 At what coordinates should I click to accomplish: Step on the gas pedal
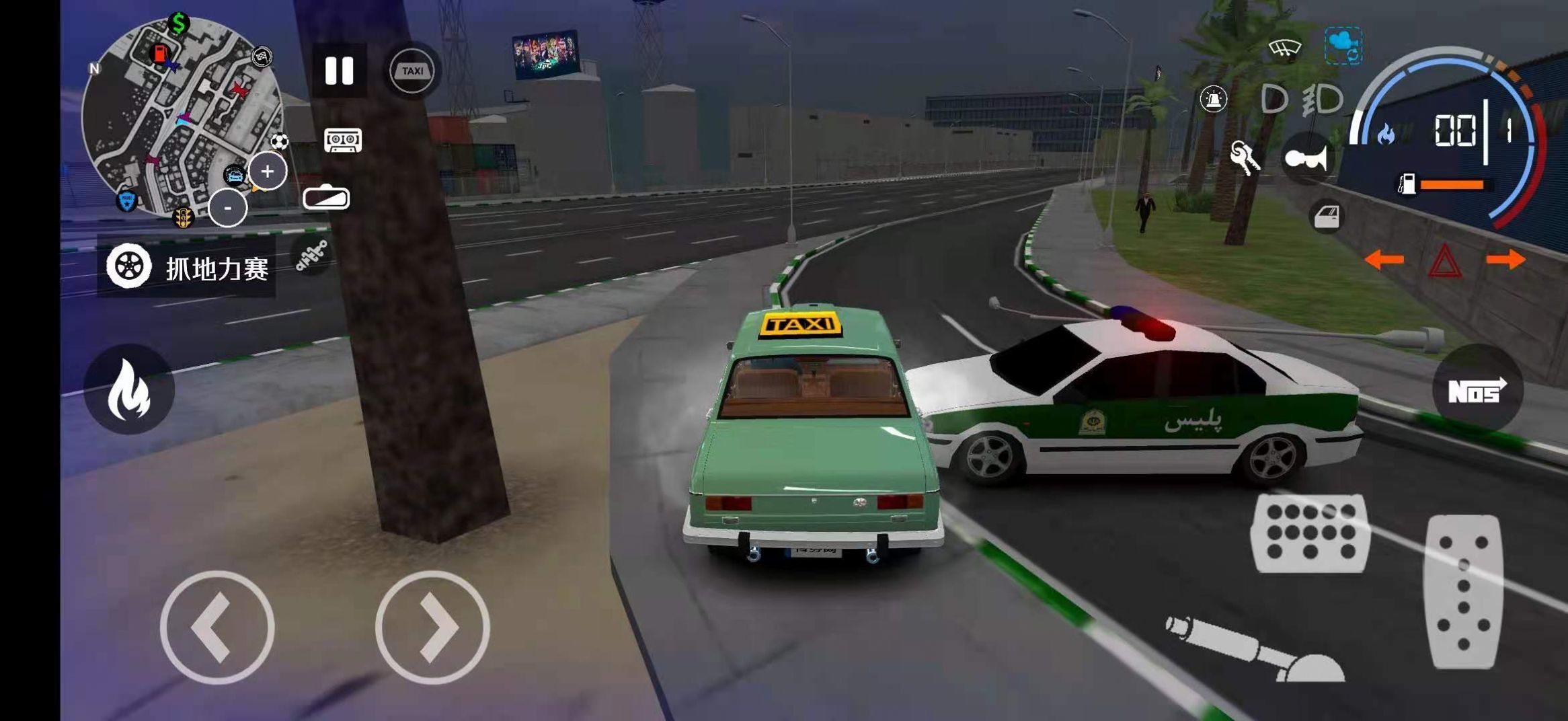click(1463, 592)
